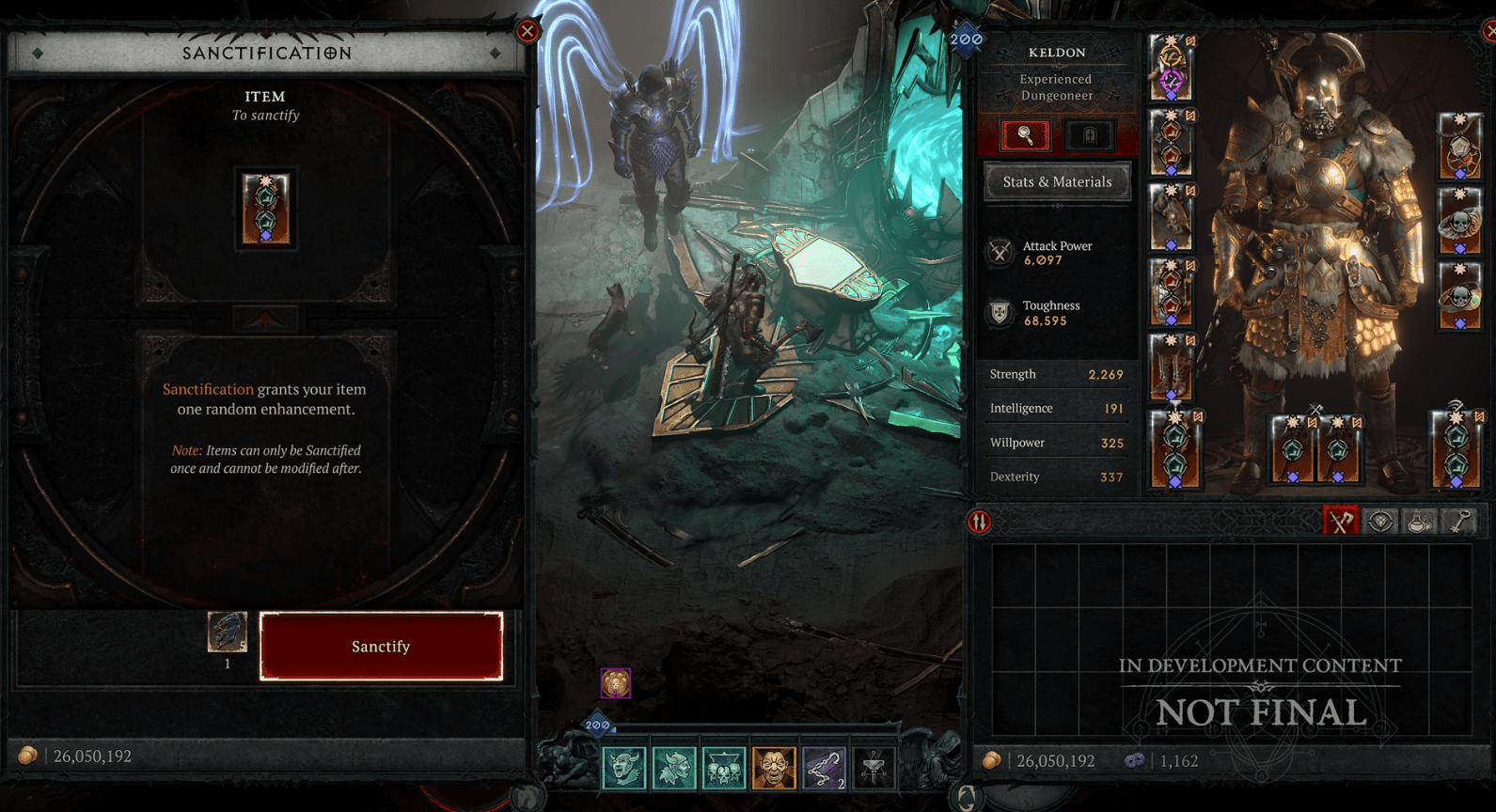This screenshot has height=812, width=1496.
Task: Activate the horned shouting face skill
Action: coord(624,769)
